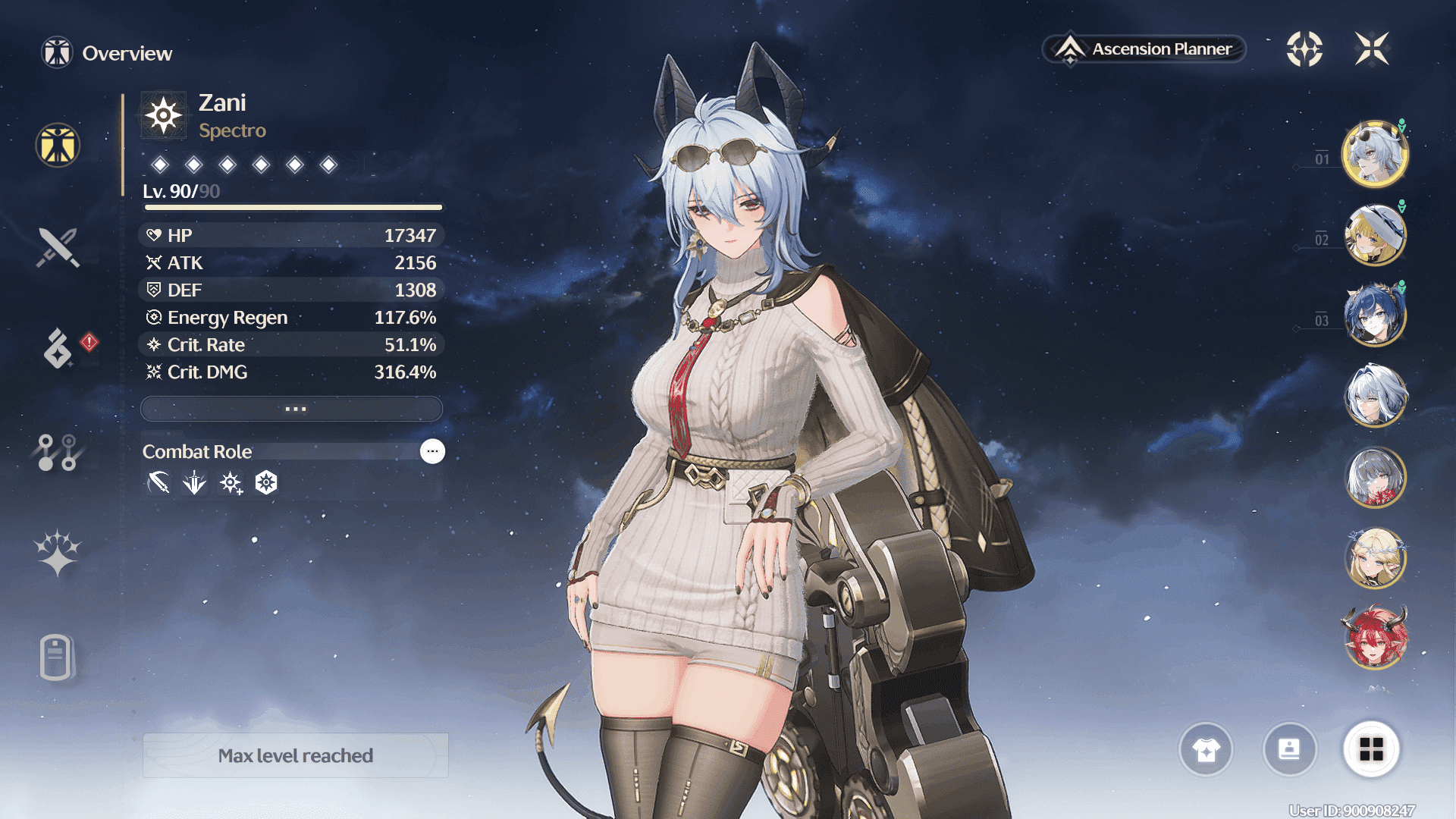Select the blonde character with flower crown
The image size is (1456, 819).
click(1375, 558)
